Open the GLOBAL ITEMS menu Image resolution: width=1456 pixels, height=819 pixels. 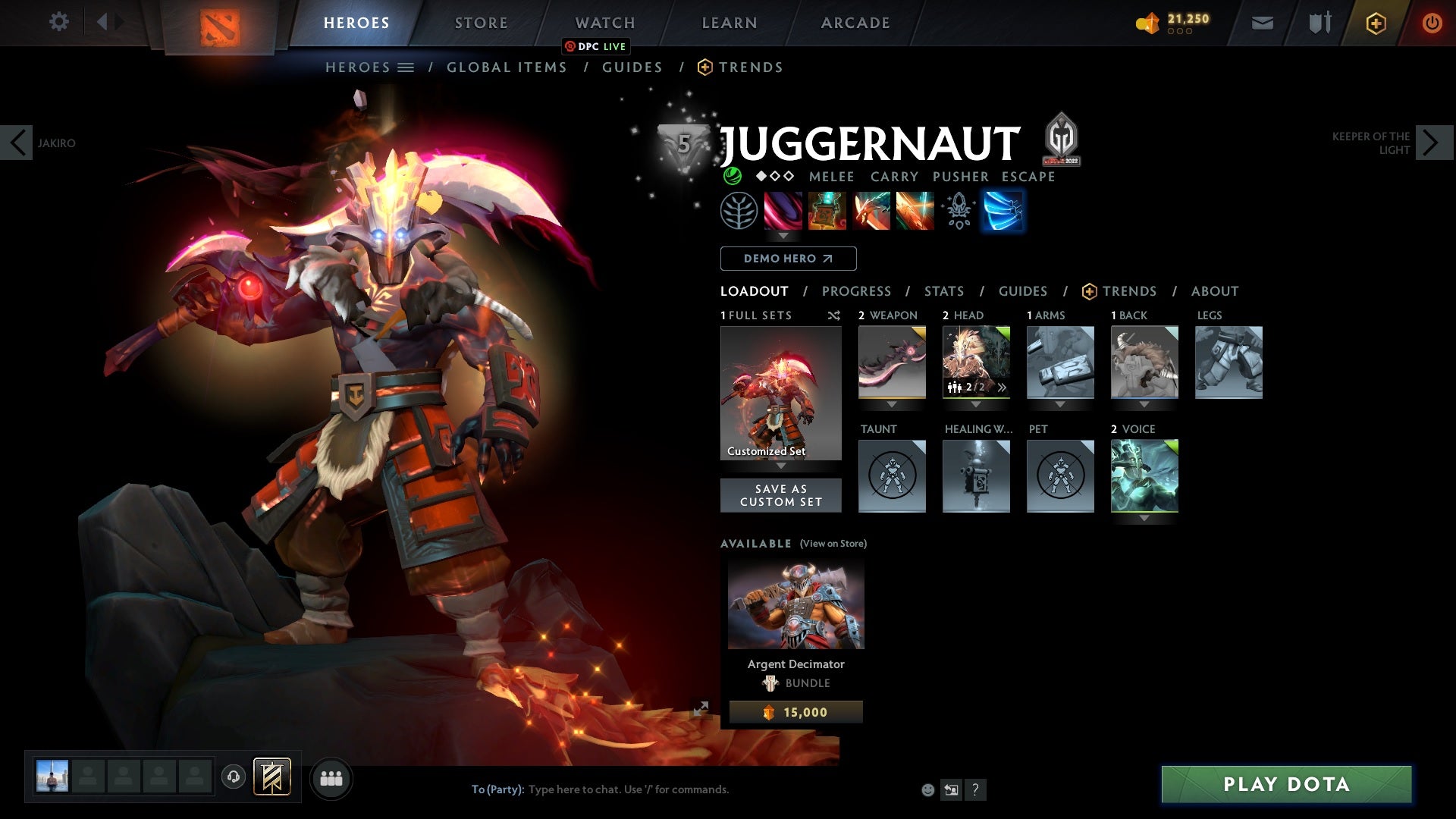click(507, 67)
